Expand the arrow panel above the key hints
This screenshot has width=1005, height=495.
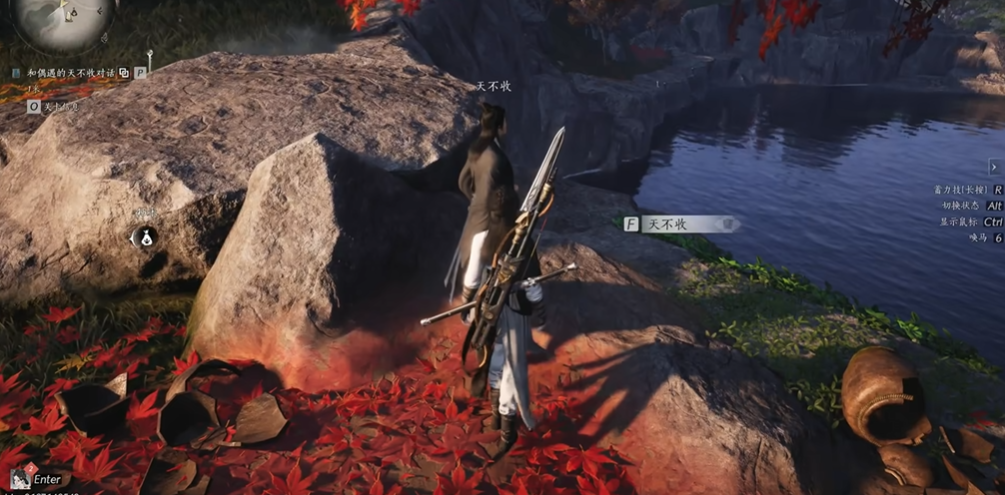click(x=994, y=167)
